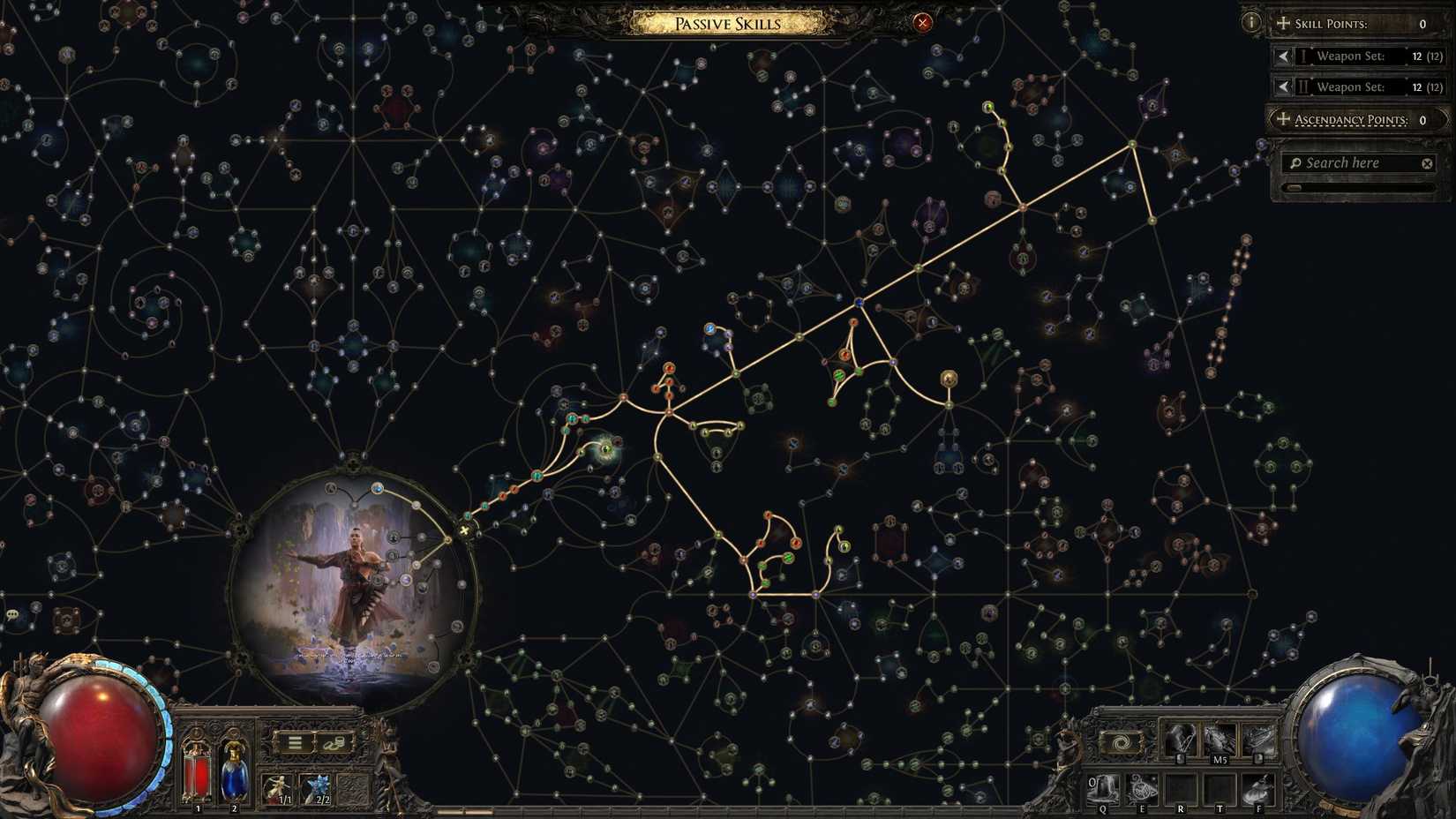Viewport: 1456px width, 819px height.
Task: Clear the search box with its X toggle
Action: point(1427,162)
